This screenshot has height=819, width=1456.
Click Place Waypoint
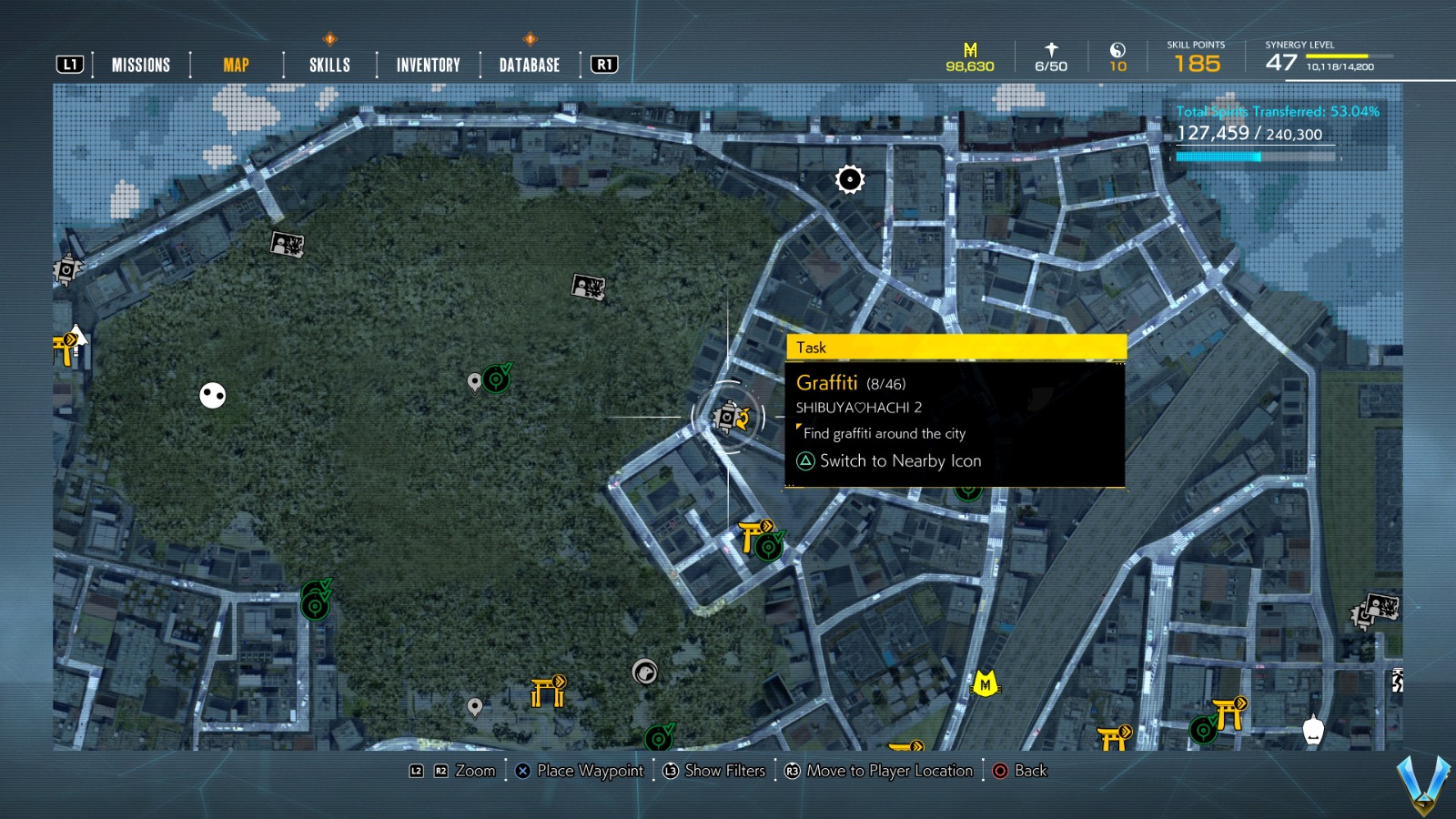[580, 771]
